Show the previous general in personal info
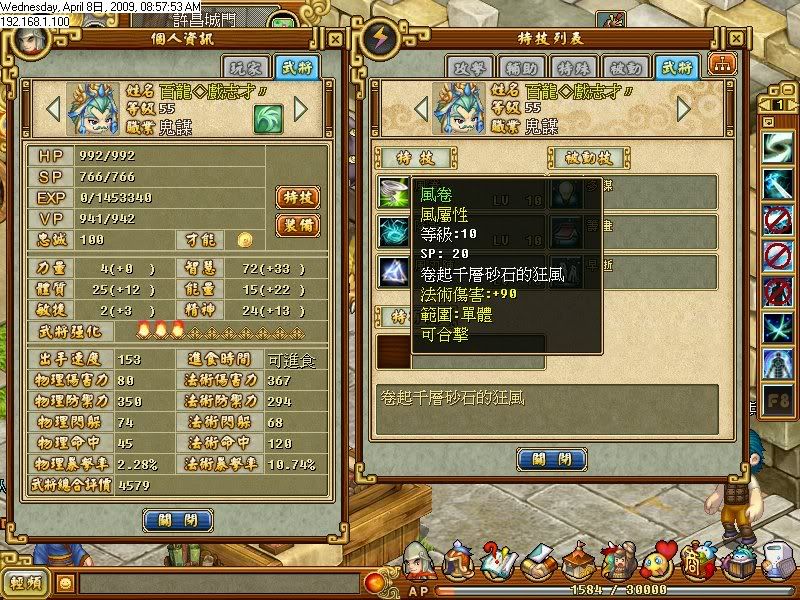800x600 pixels. pos(55,108)
